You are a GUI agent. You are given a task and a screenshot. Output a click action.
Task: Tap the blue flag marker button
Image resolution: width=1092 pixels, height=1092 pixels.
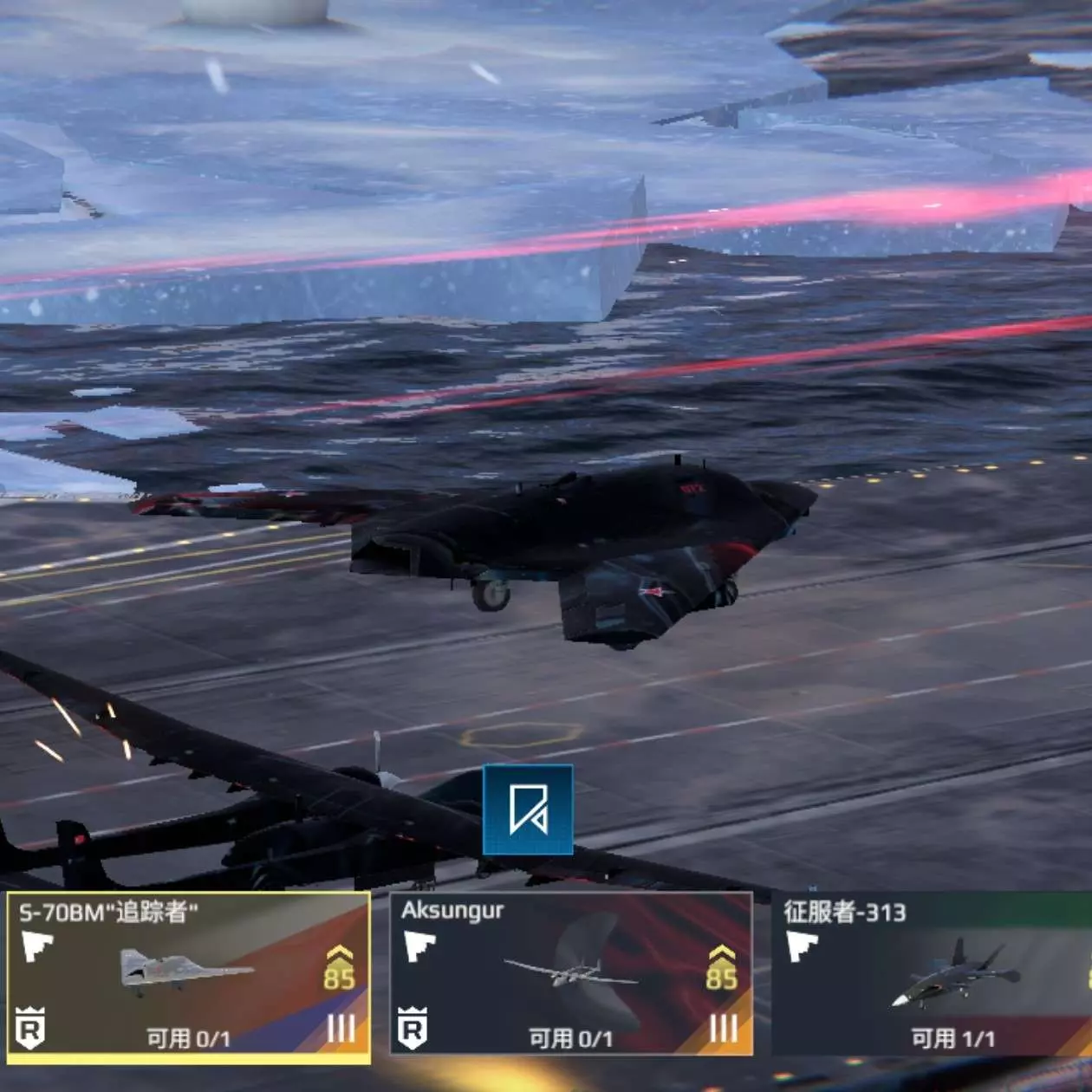click(528, 810)
